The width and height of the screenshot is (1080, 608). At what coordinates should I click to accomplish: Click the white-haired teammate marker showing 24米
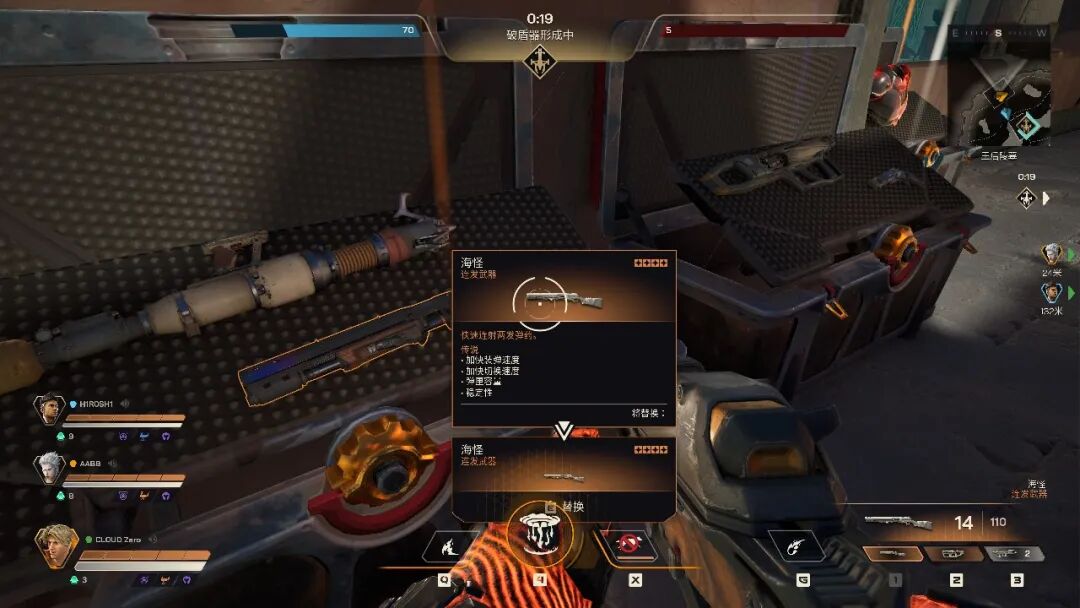click(1051, 255)
